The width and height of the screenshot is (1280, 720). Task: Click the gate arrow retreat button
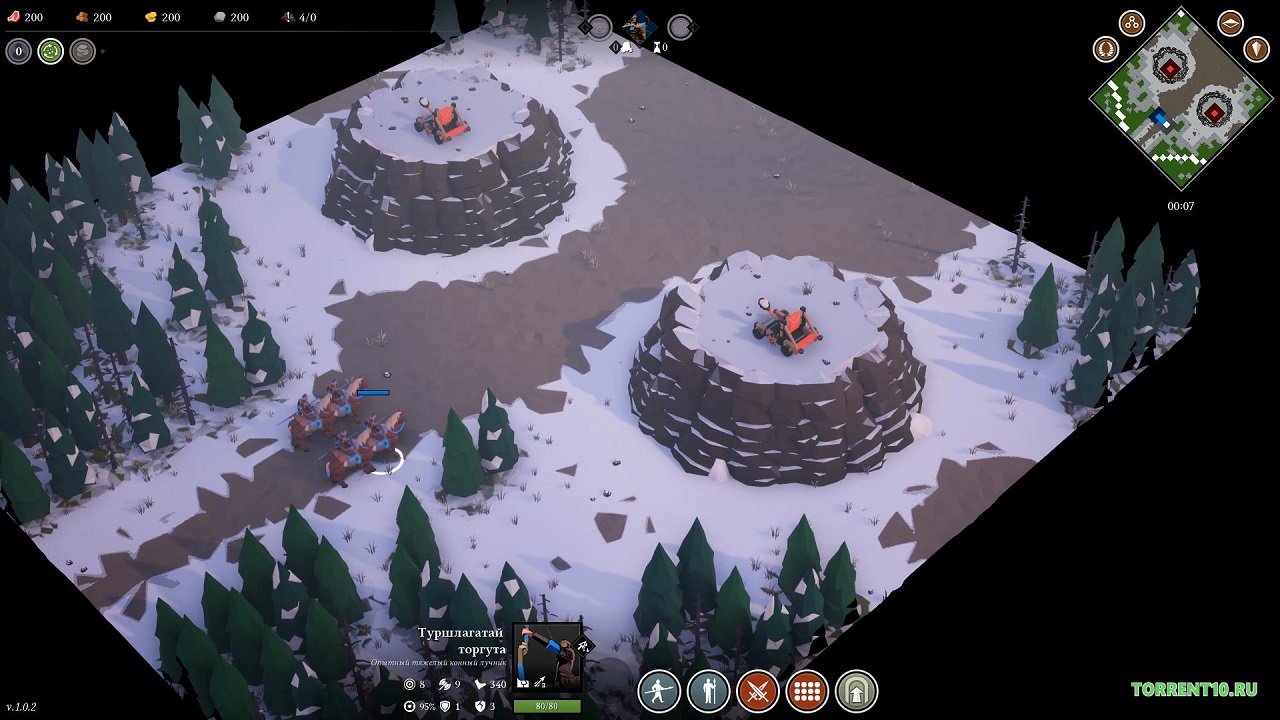(857, 691)
